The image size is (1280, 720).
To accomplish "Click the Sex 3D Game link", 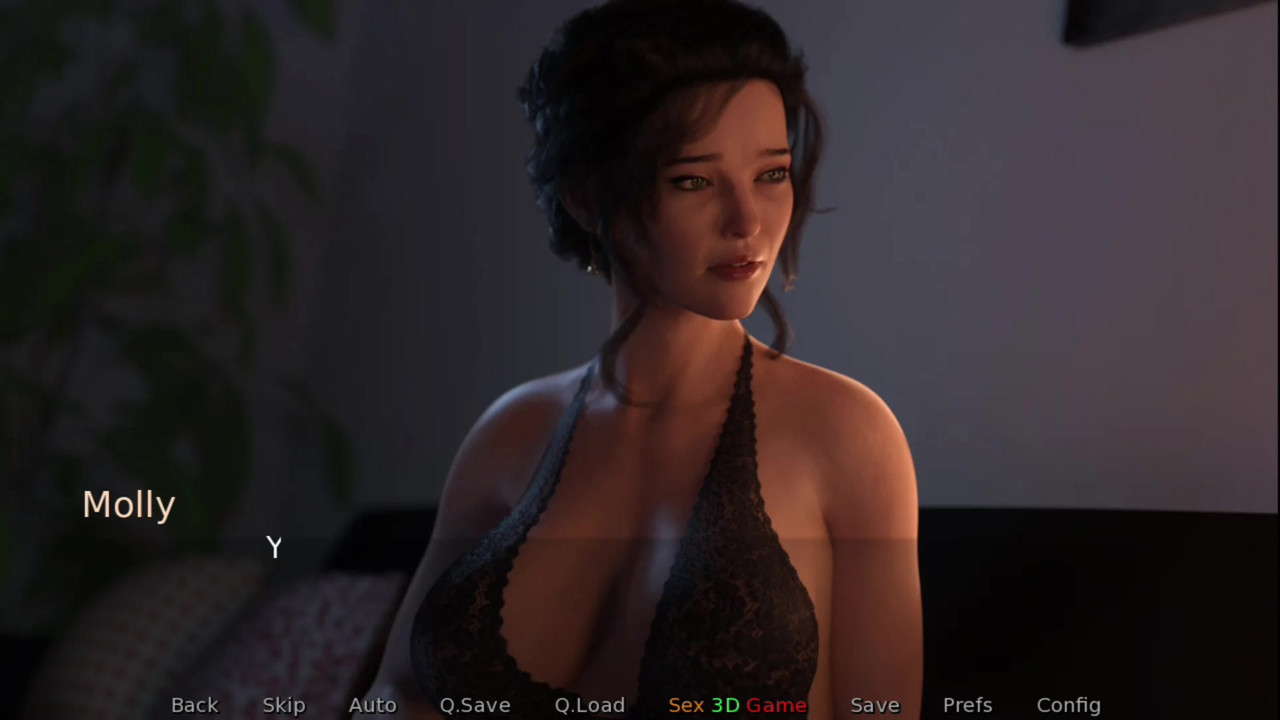I will 737,705.
